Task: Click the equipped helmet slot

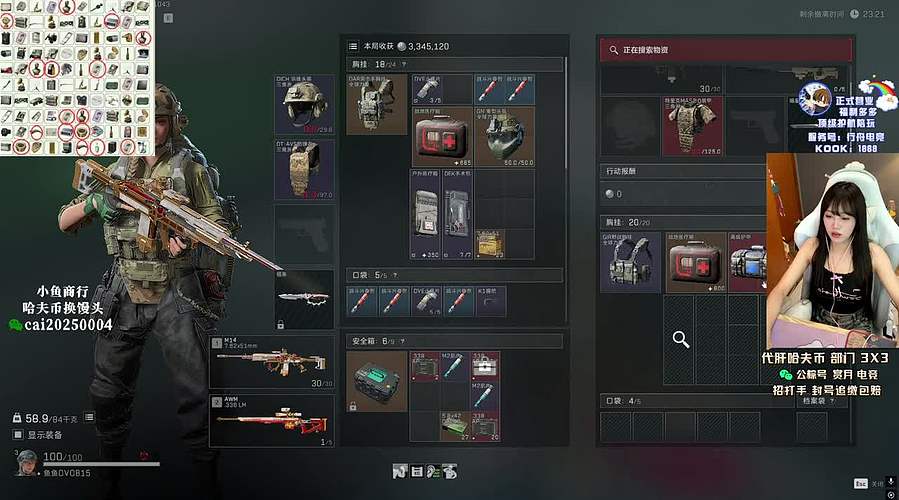Action: (304, 104)
